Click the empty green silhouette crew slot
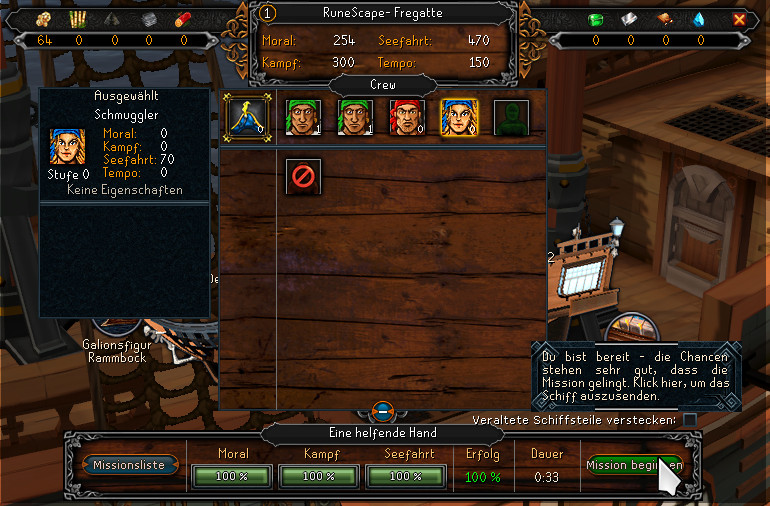Screen dimensions: 770x506 coord(511,116)
